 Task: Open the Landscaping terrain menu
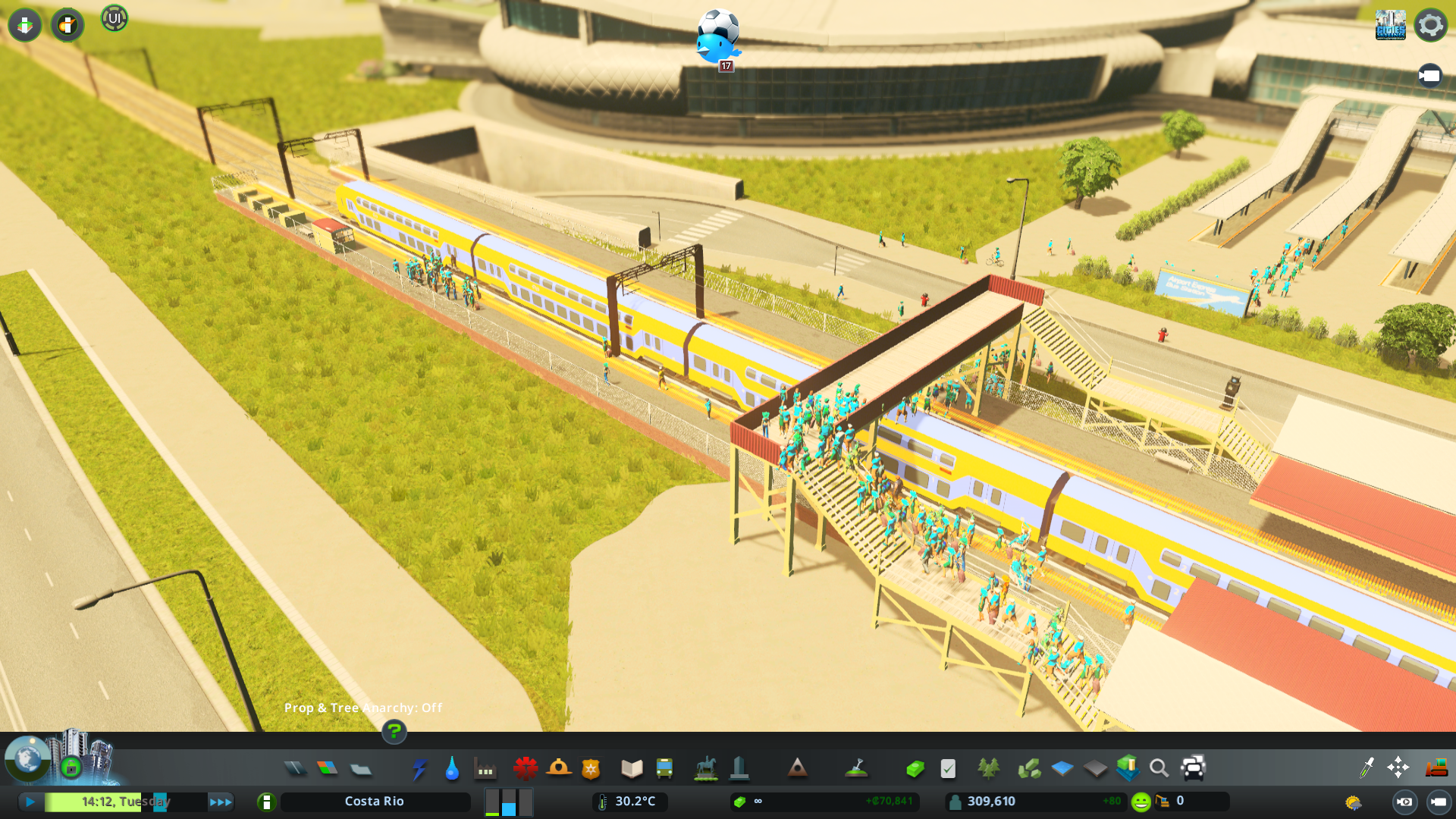[858, 768]
